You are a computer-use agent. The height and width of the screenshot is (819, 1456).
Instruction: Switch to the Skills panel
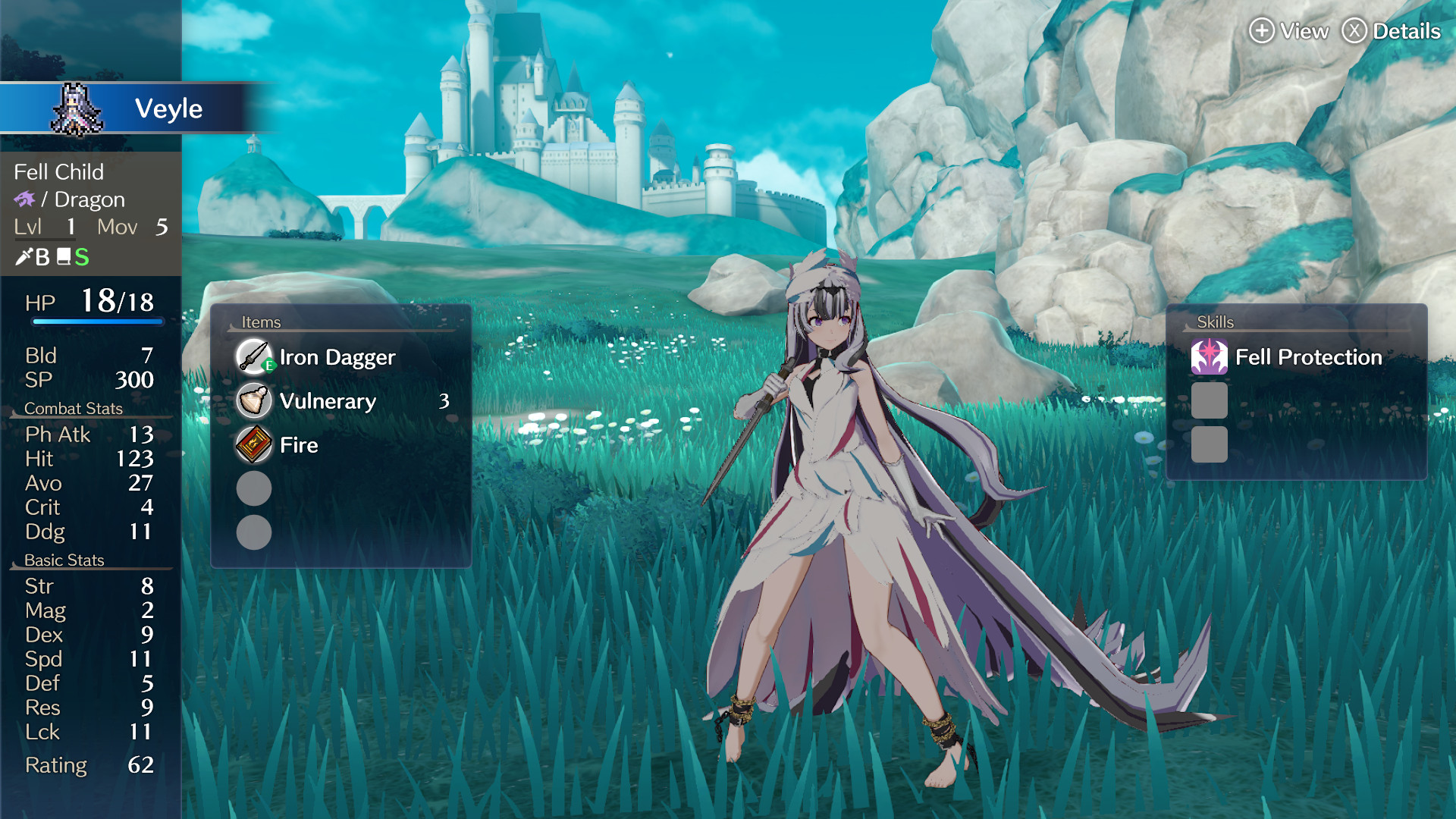coord(1214,322)
